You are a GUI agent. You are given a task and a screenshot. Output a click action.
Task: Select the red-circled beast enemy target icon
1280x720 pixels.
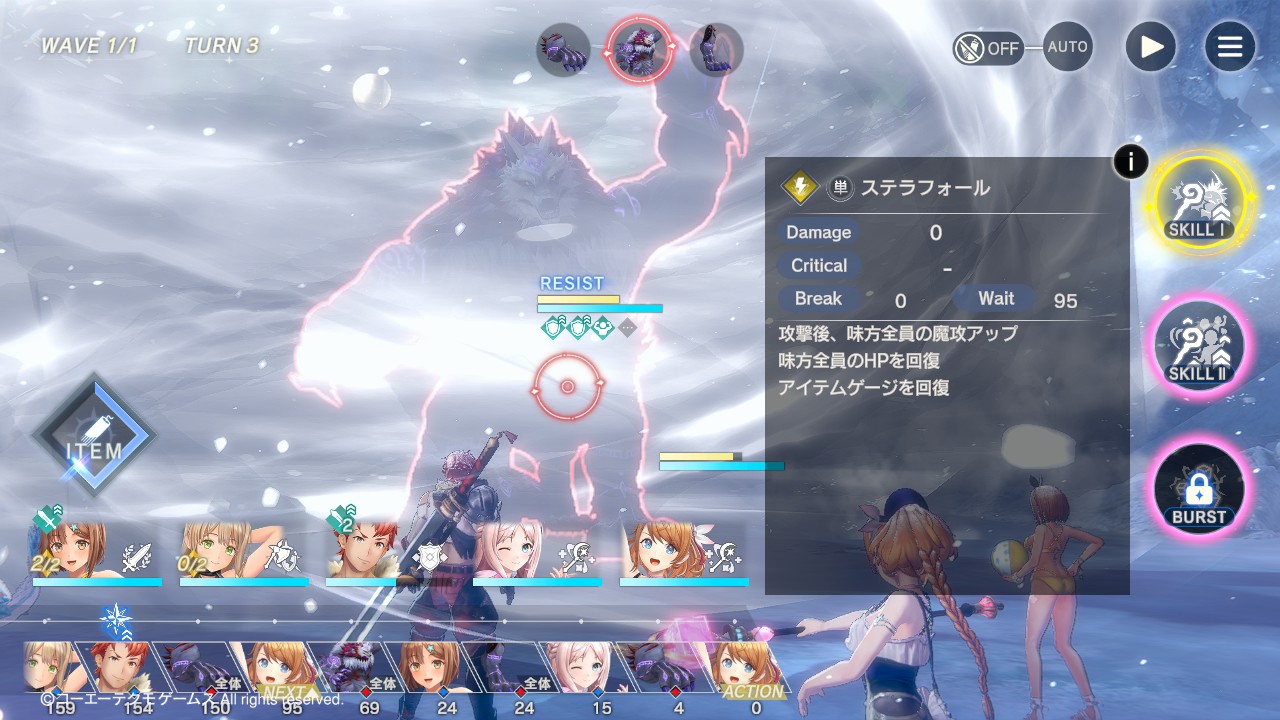(640, 49)
